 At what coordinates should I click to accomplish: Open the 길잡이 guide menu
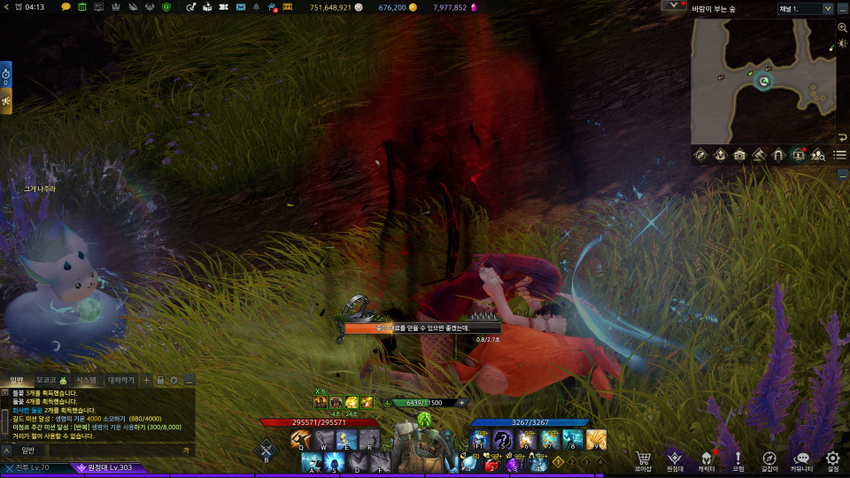pyautogui.click(x=769, y=461)
